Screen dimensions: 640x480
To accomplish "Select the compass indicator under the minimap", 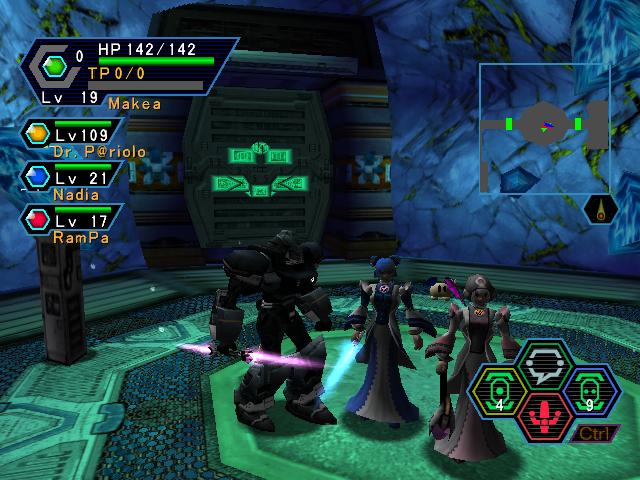I will point(596,210).
